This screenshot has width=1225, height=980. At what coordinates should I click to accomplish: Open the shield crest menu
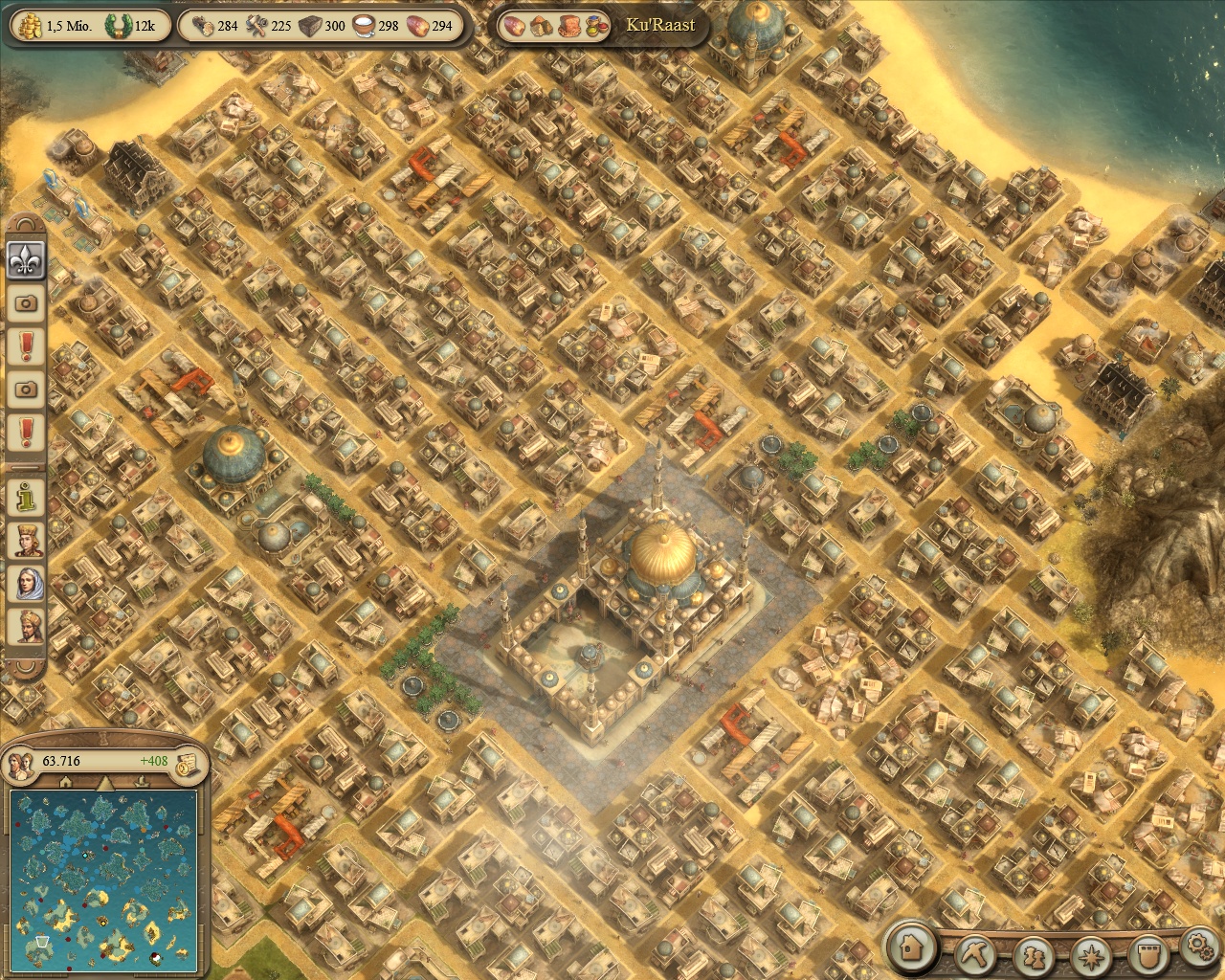click(x=1147, y=955)
